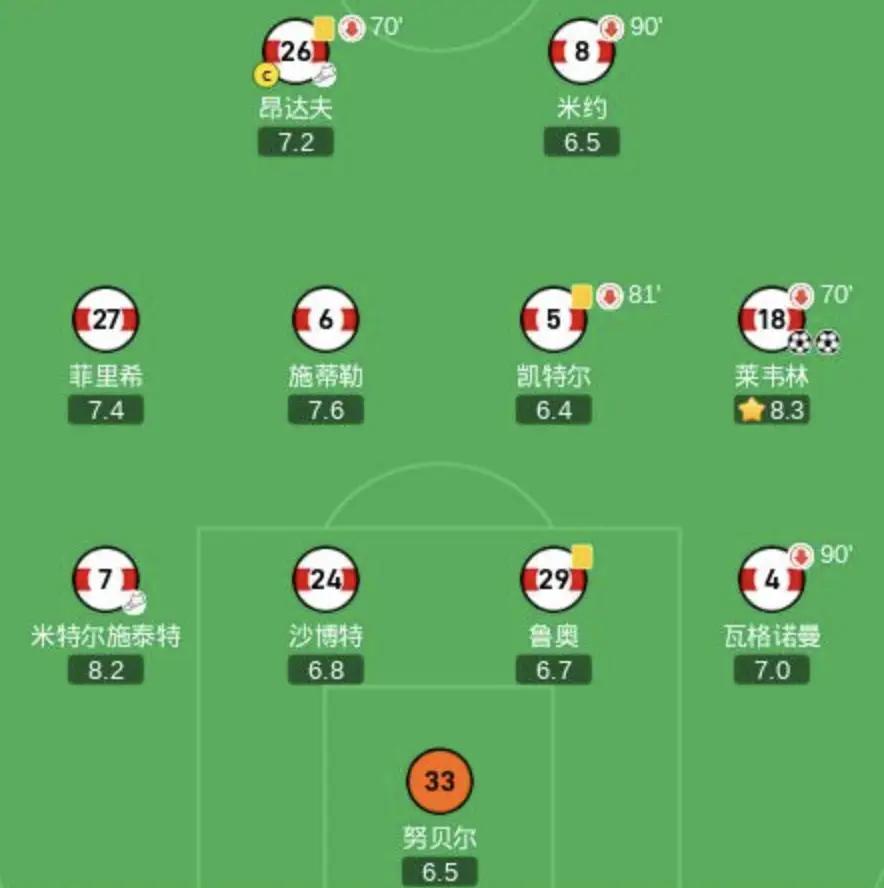The height and width of the screenshot is (888, 884).
Task: View player number 5 凯特尔
Action: coord(554,320)
